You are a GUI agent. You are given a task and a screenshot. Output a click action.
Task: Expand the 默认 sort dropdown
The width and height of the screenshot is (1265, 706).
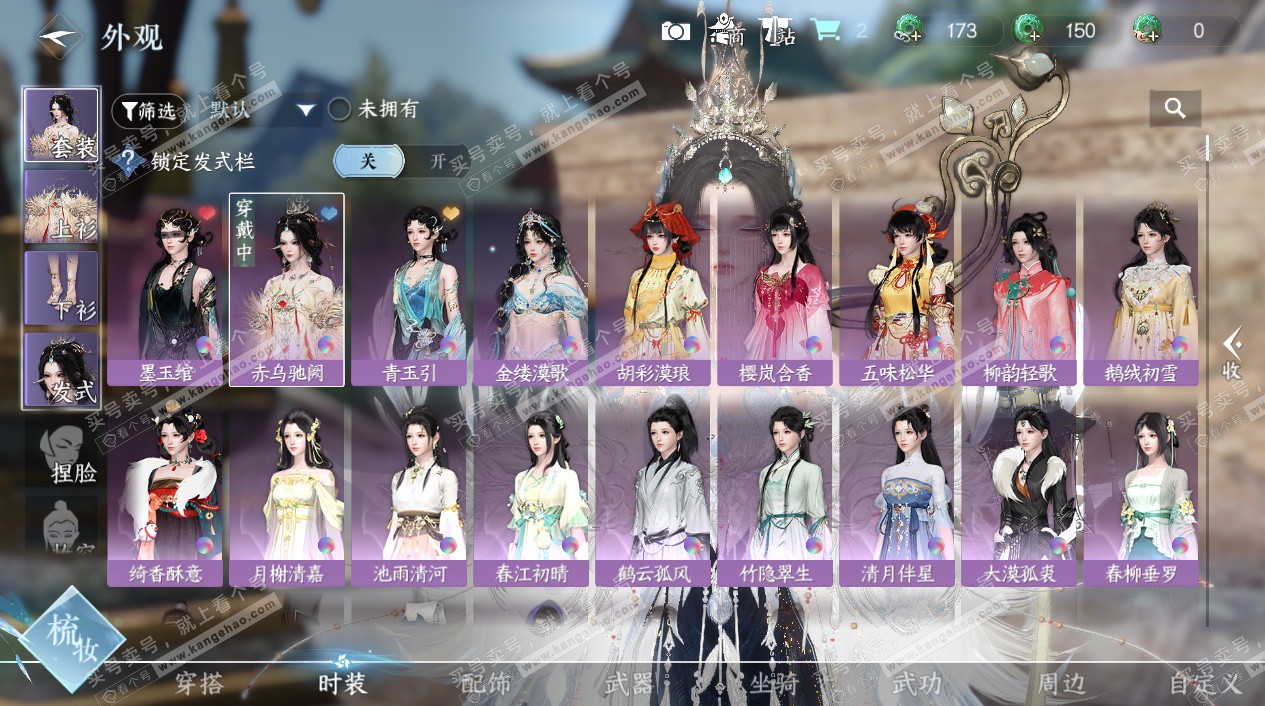[306, 110]
